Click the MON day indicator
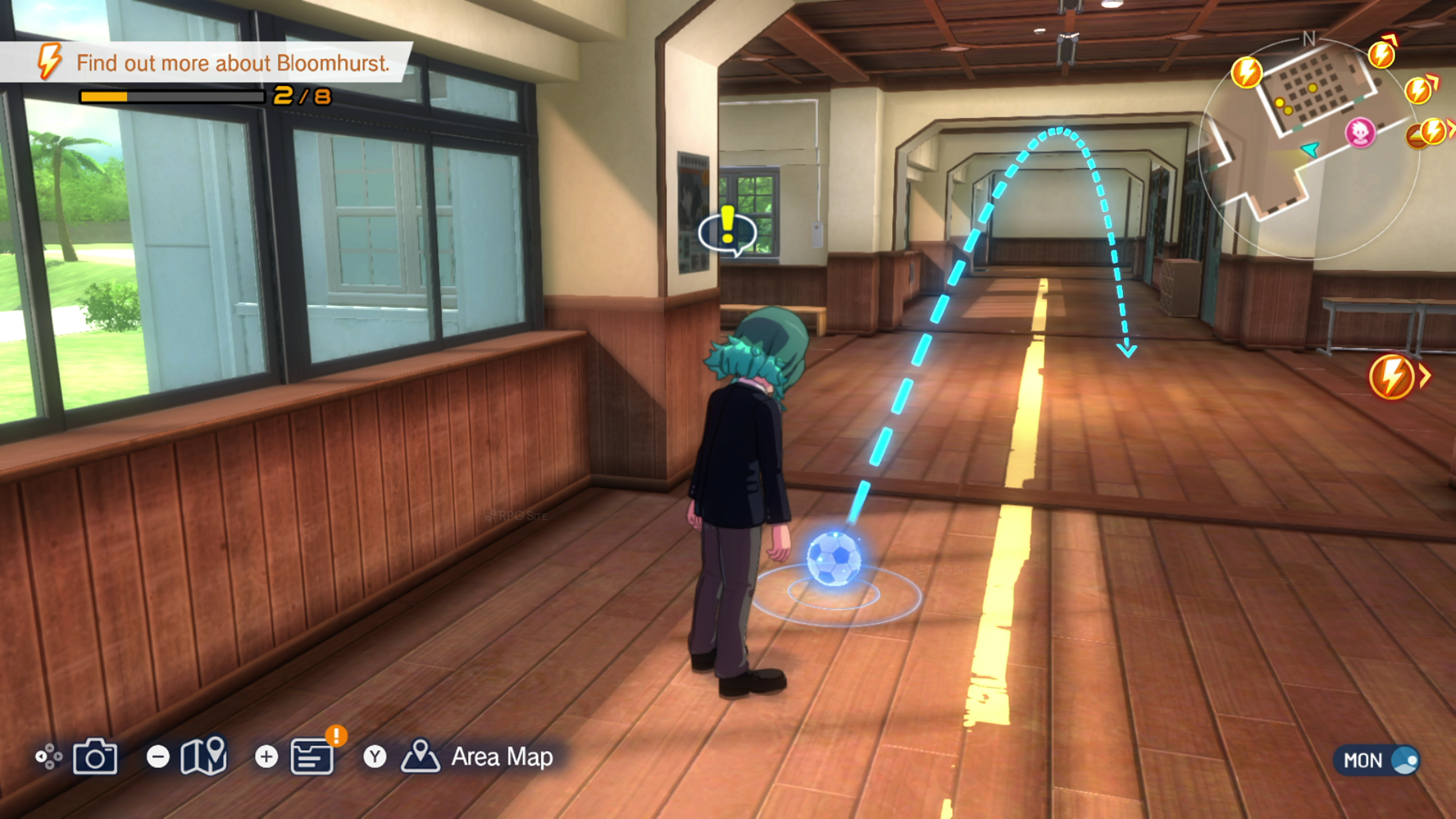The height and width of the screenshot is (819, 1456). 1376,760
